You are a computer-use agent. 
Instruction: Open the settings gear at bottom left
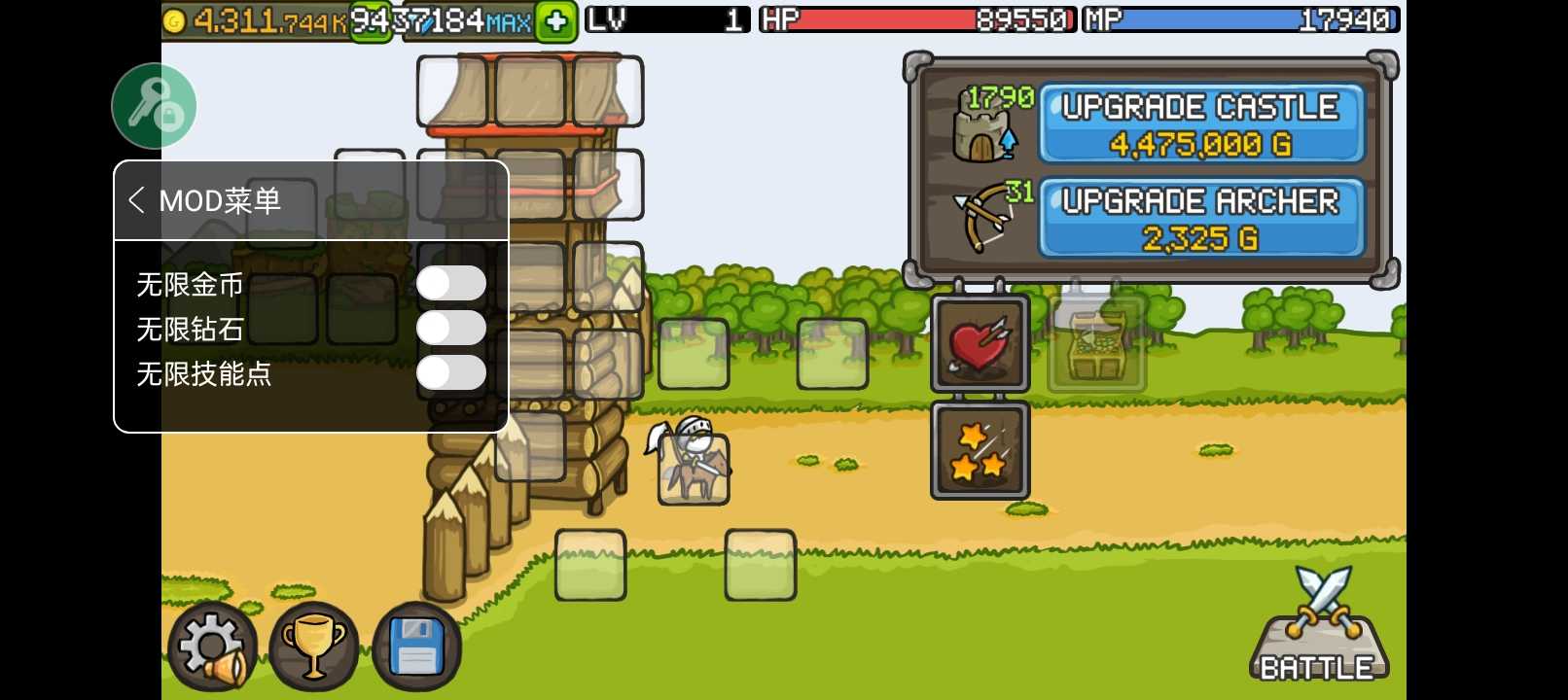[212, 645]
